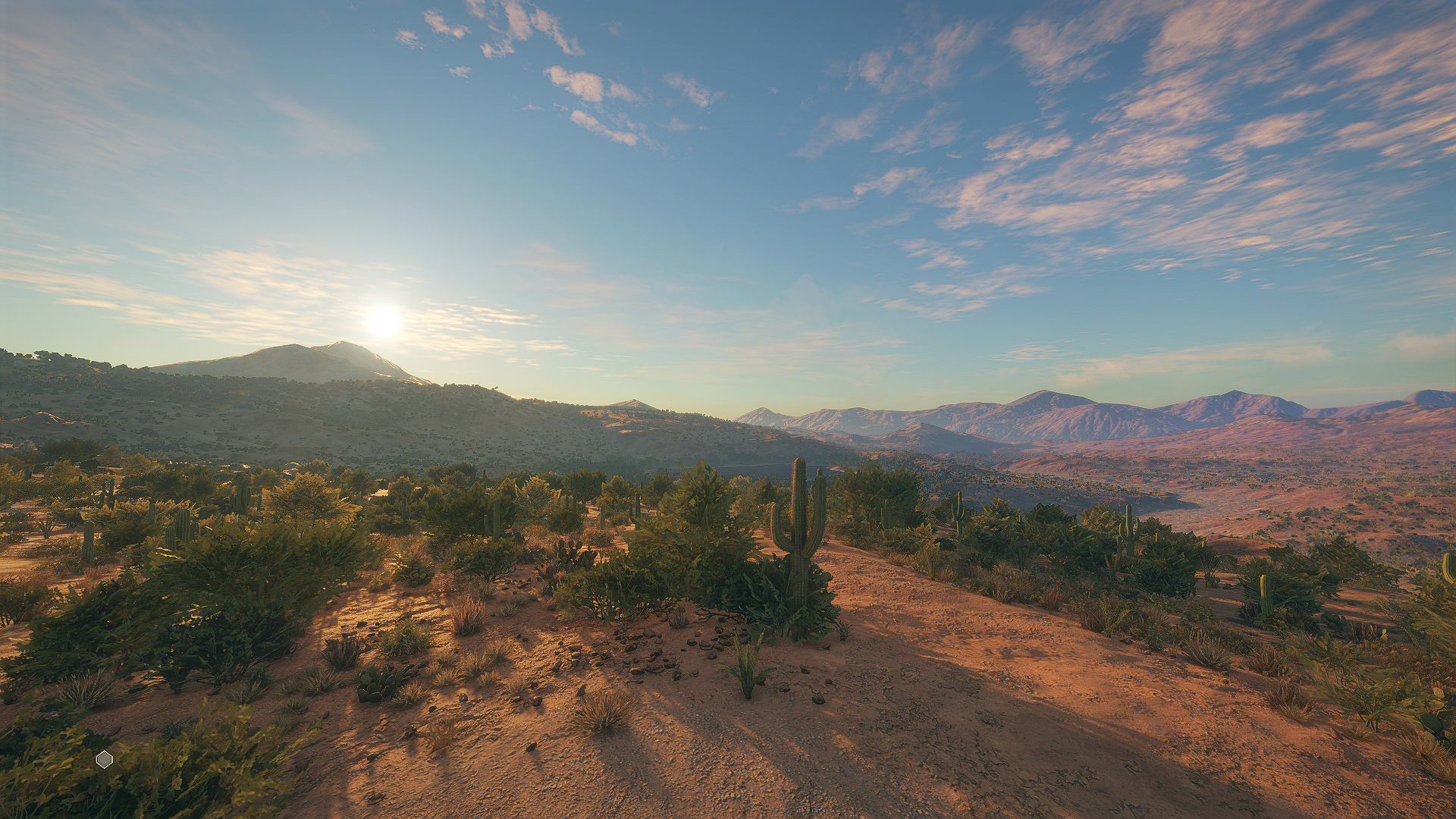
Task: Click the small white hexagon HUD icon
Action: point(105,759)
